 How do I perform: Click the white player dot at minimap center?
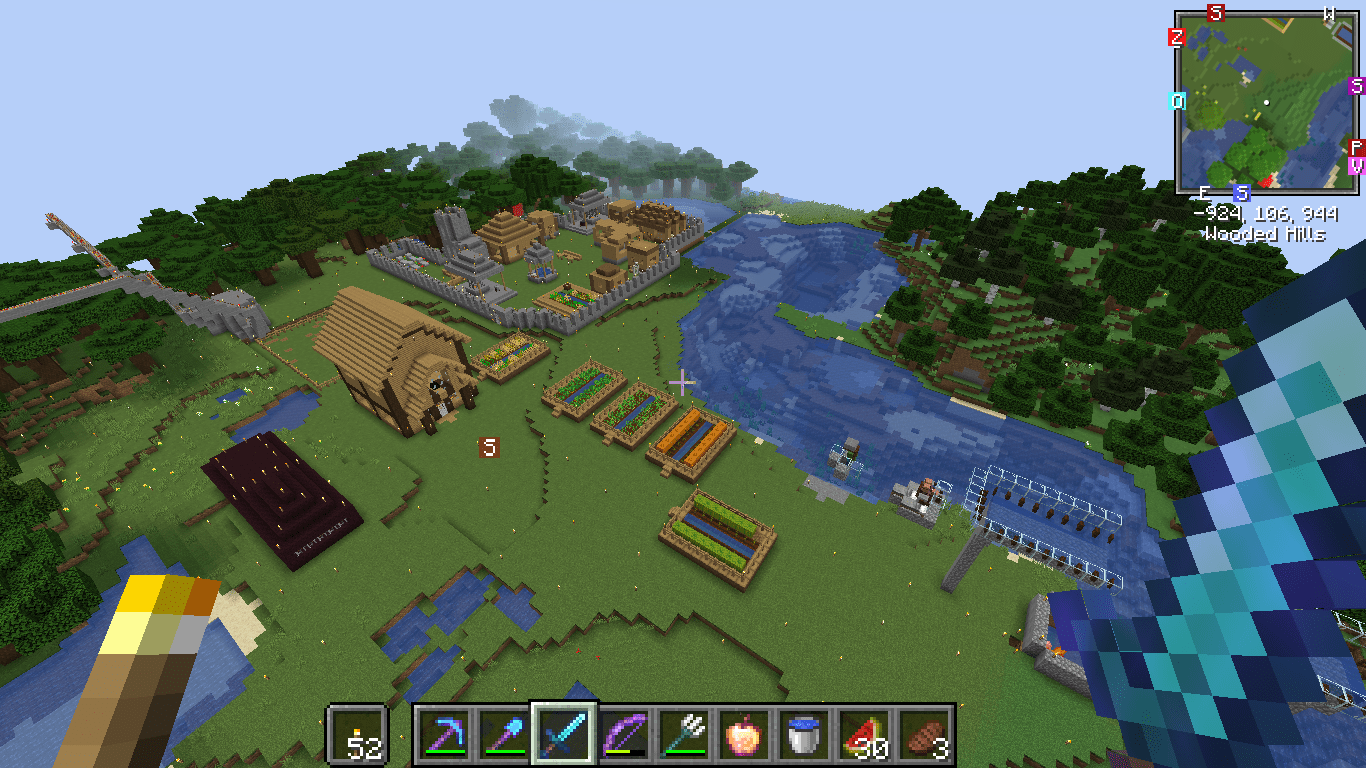1266,103
